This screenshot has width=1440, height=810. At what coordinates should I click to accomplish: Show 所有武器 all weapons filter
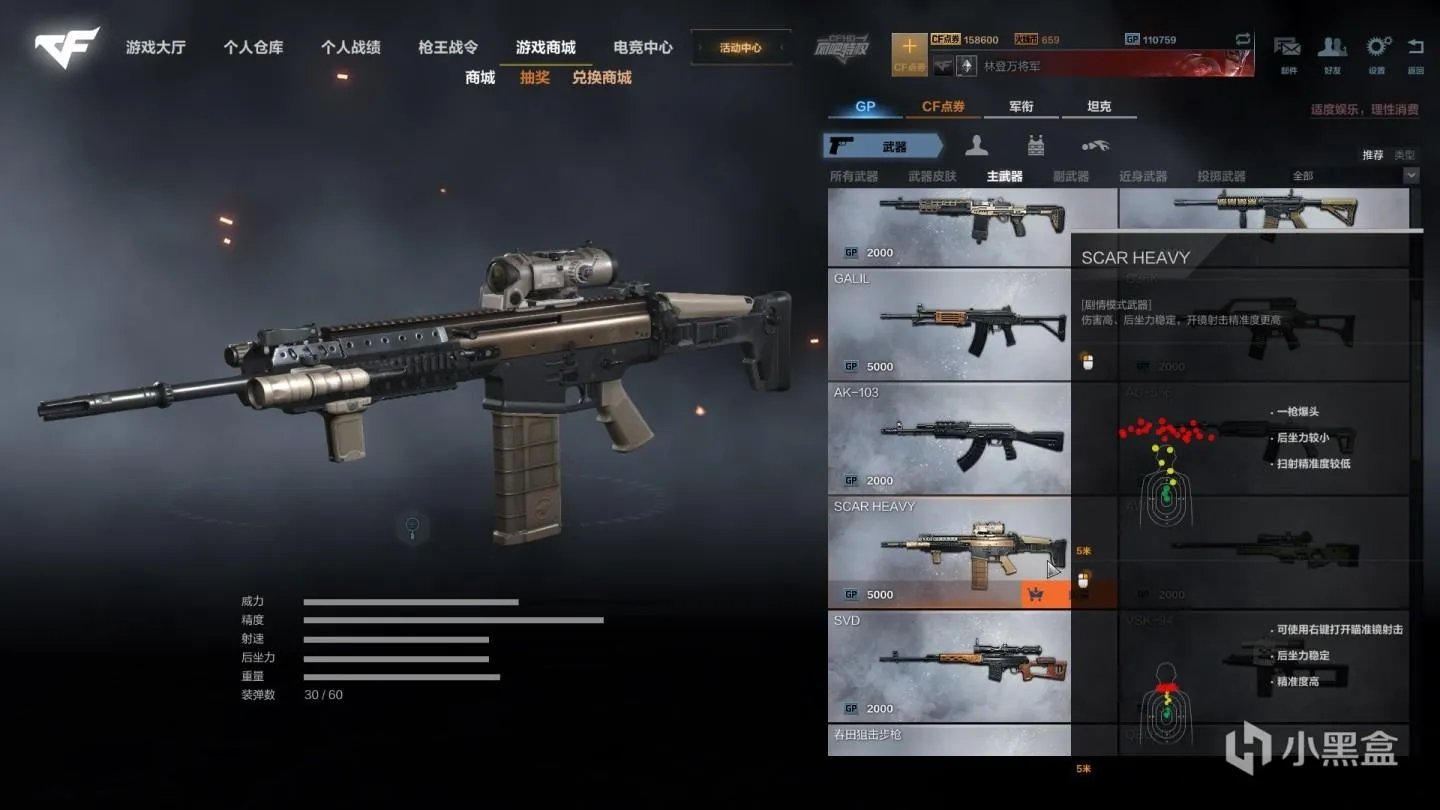853,176
